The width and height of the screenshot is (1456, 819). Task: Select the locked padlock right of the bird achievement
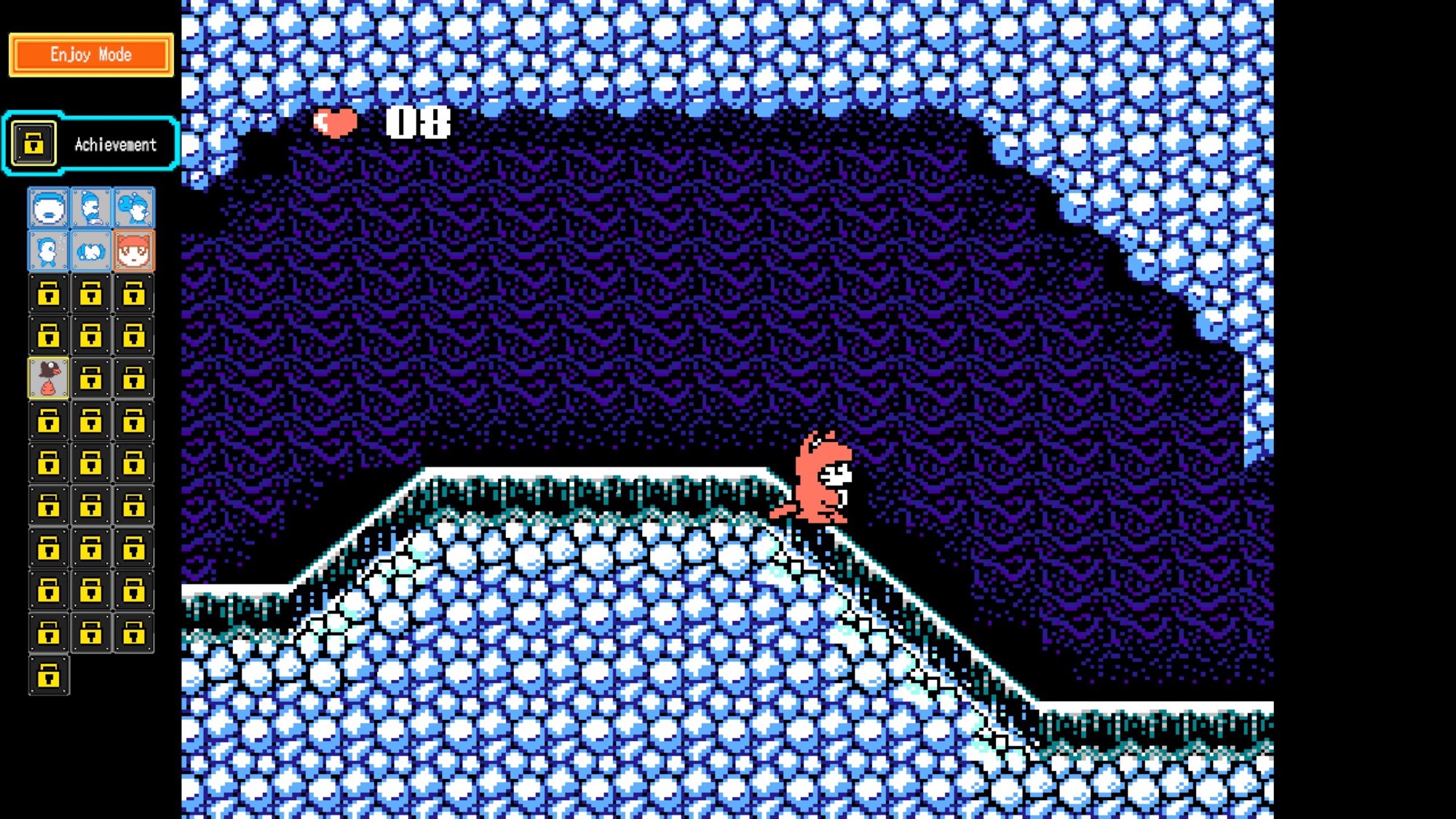pyautogui.click(x=91, y=377)
